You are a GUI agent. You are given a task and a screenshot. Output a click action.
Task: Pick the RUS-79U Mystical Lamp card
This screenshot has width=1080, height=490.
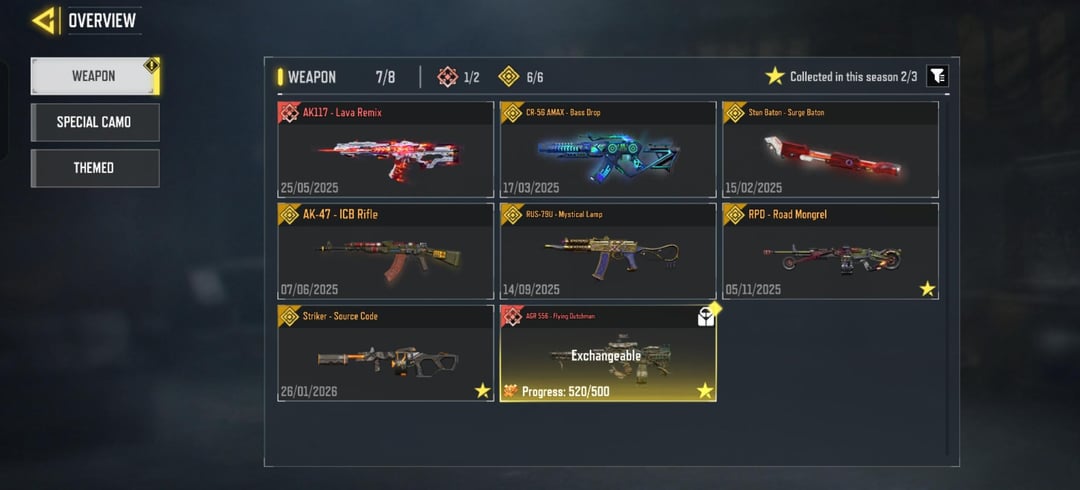pyautogui.click(x=608, y=252)
